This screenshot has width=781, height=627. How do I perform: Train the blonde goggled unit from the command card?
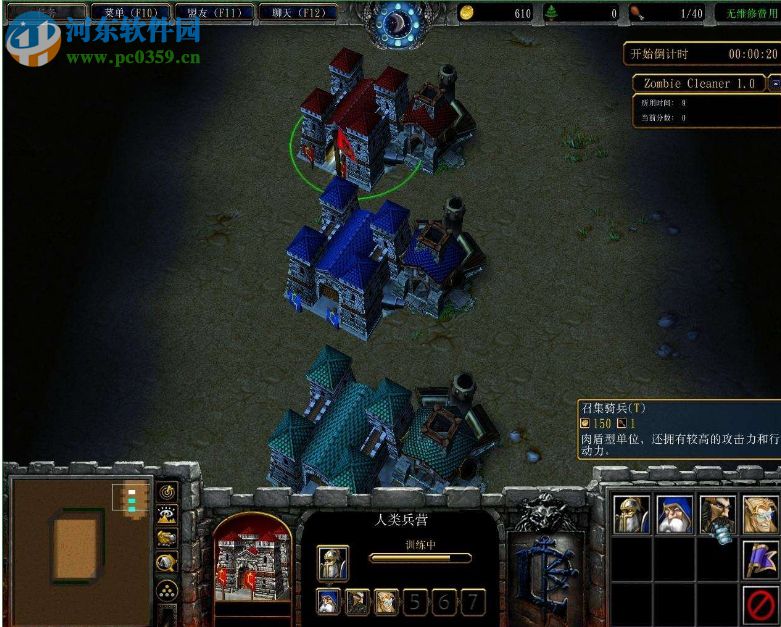point(760,514)
